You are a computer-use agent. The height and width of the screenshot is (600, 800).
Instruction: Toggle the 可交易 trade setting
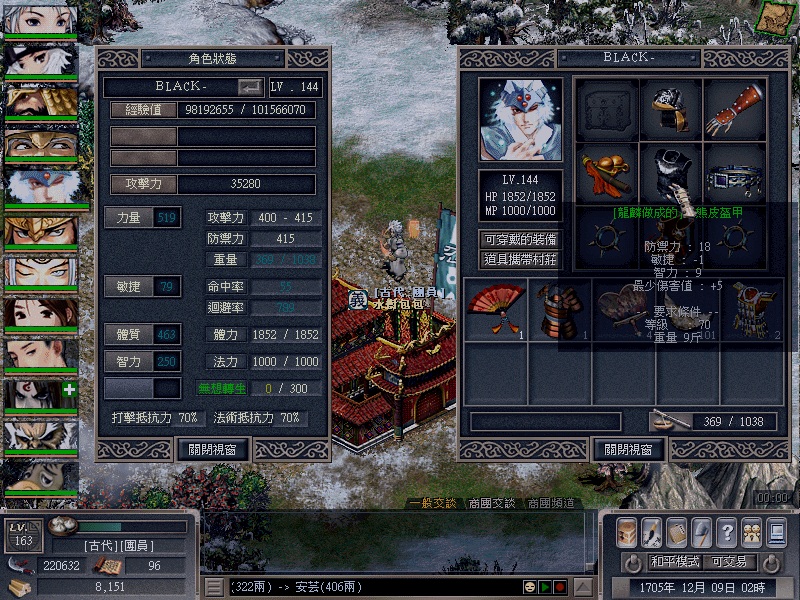[730, 561]
